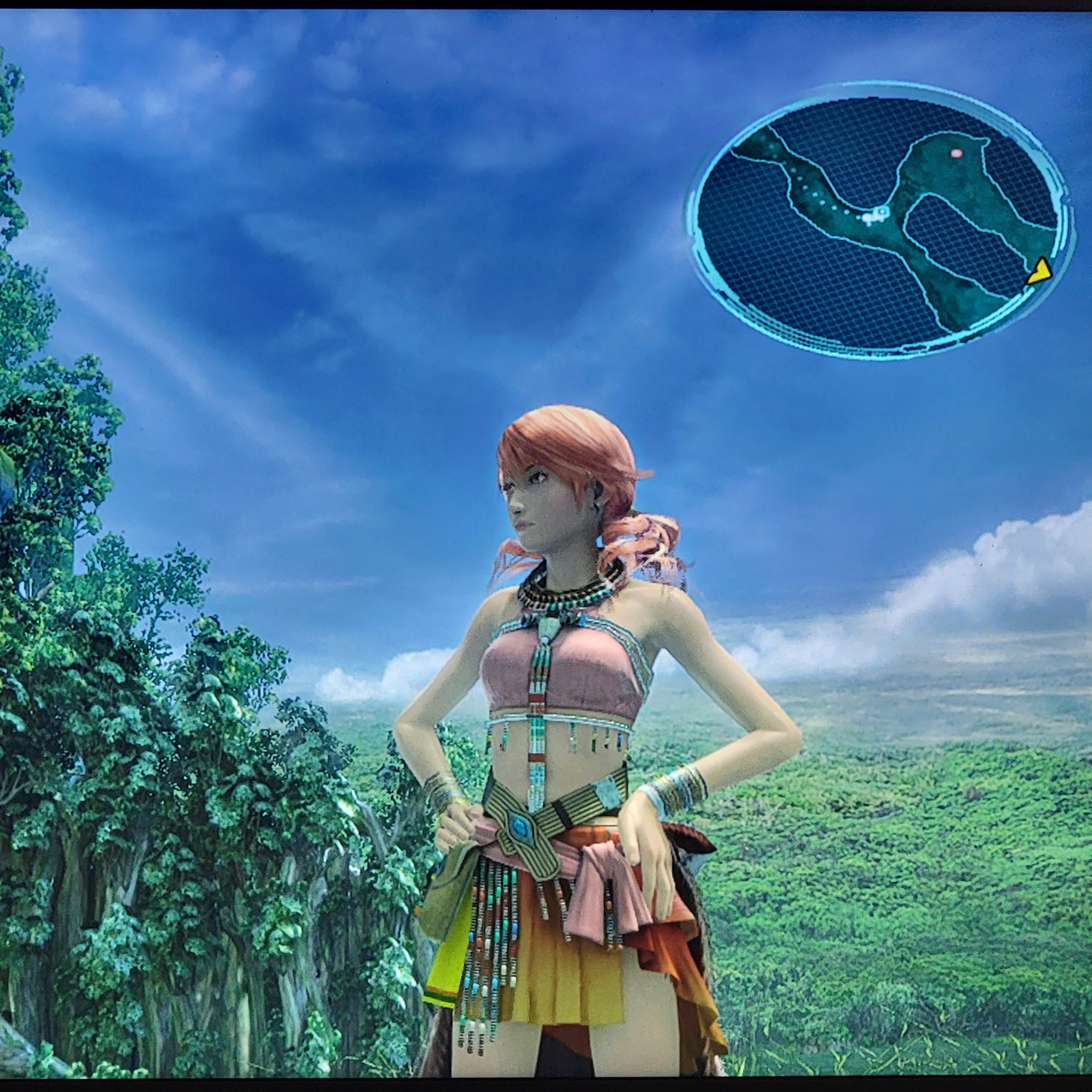This screenshot has width=1092, height=1092.
Task: Select the pink dot marker on the minimap
Action: coord(956,153)
